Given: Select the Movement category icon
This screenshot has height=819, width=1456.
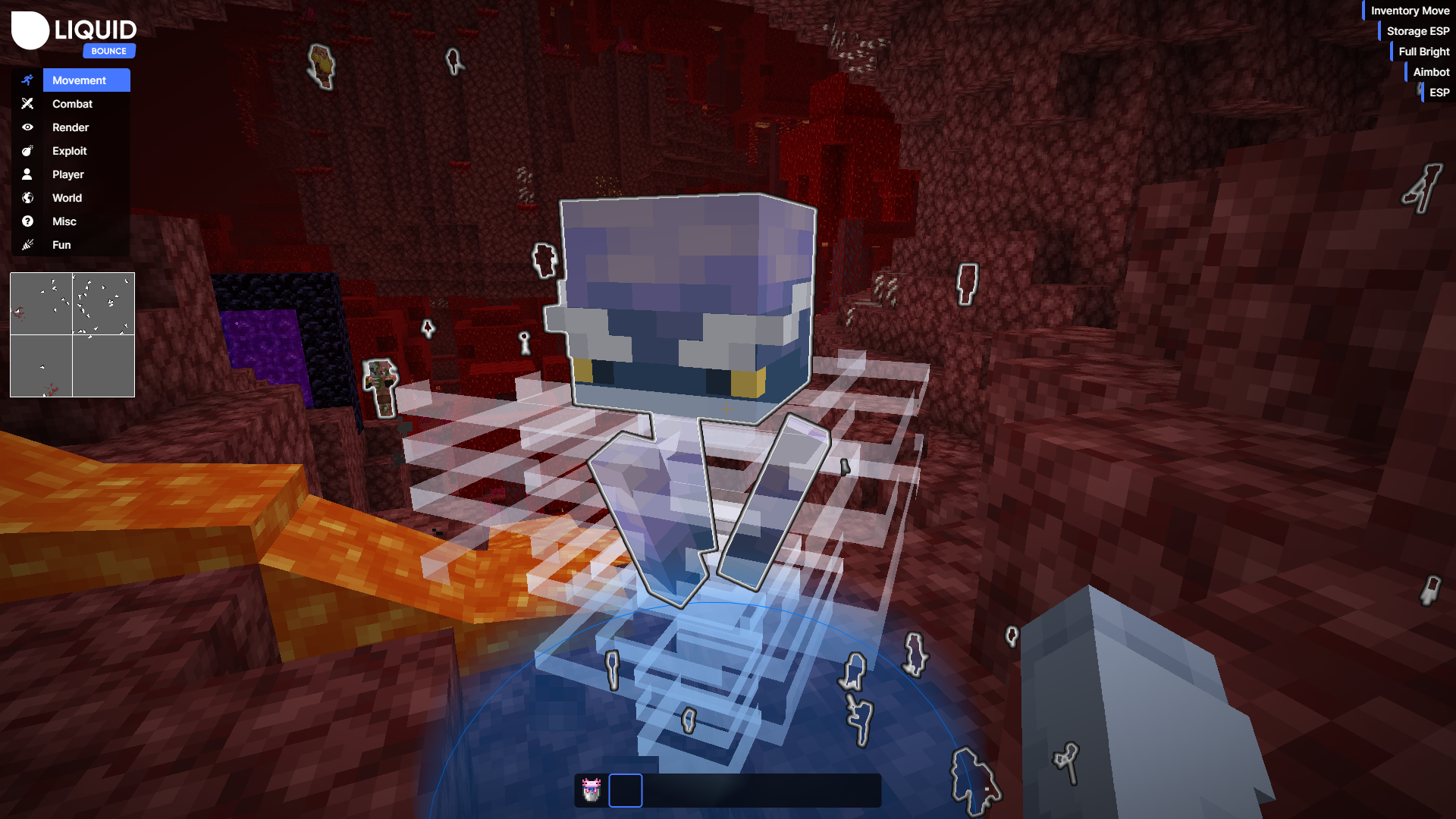Looking at the screenshot, I should 27,80.
